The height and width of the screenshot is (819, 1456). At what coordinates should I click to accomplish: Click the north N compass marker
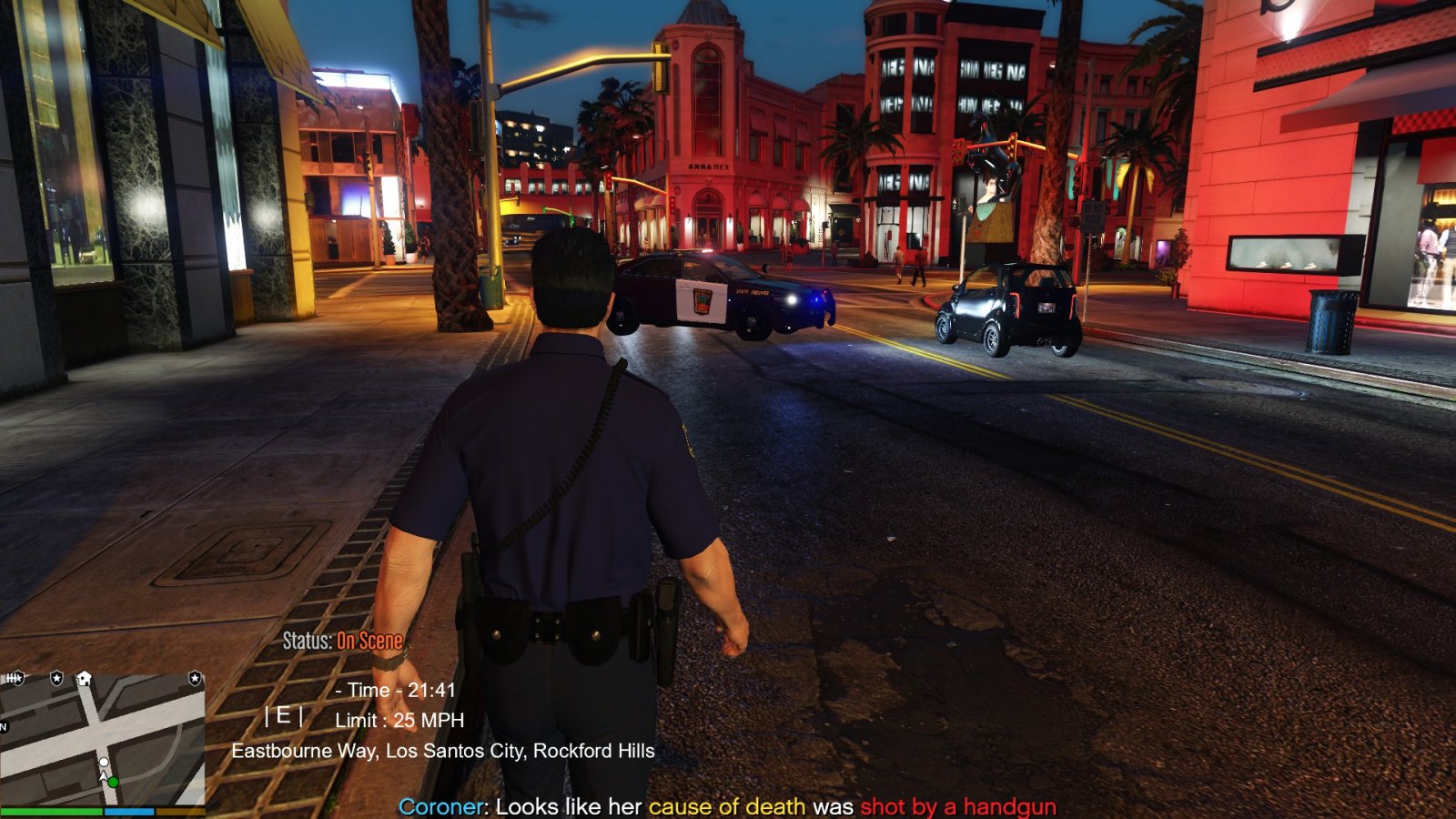[x=4, y=727]
